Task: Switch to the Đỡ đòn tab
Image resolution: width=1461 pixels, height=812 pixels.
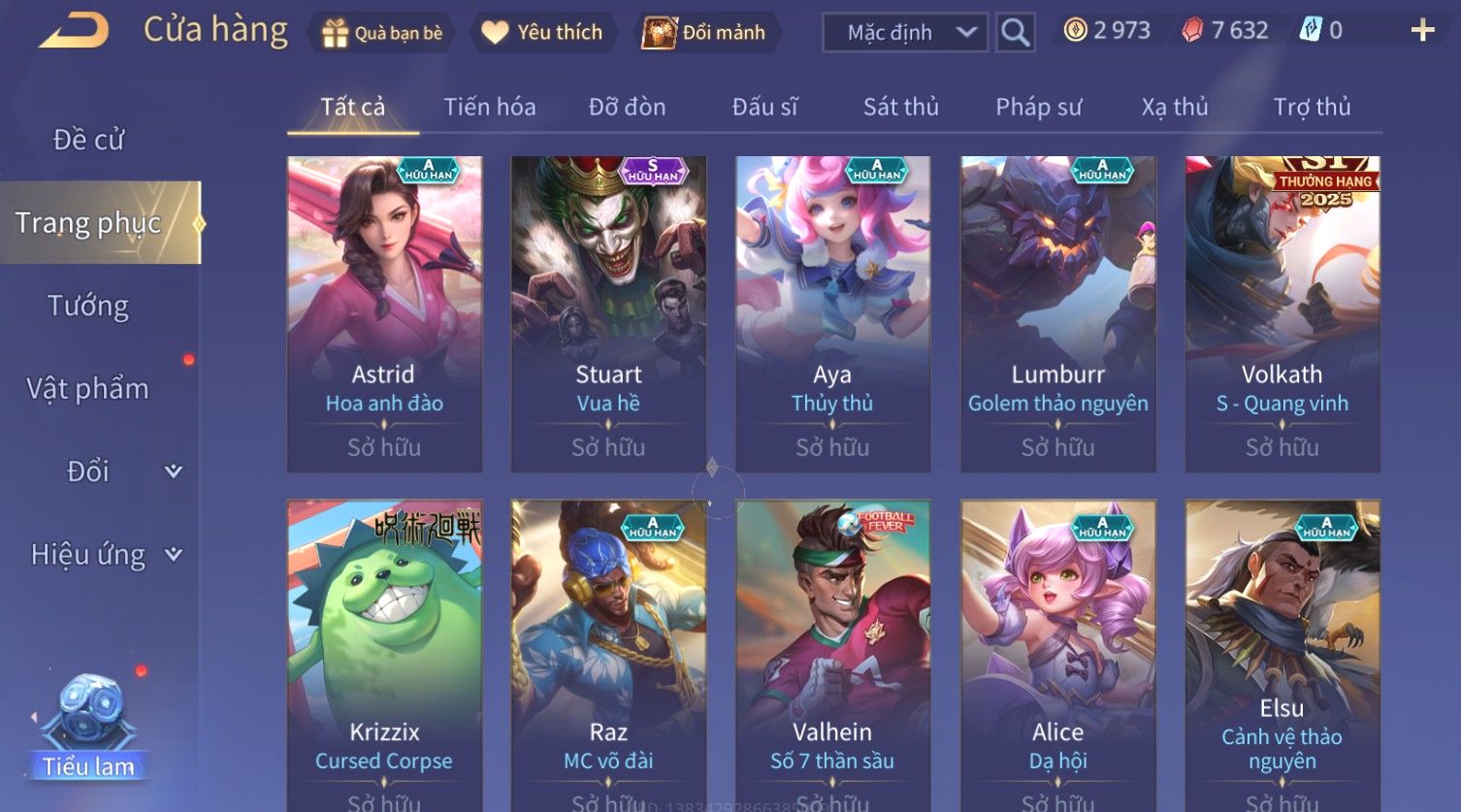Action: 627,107
